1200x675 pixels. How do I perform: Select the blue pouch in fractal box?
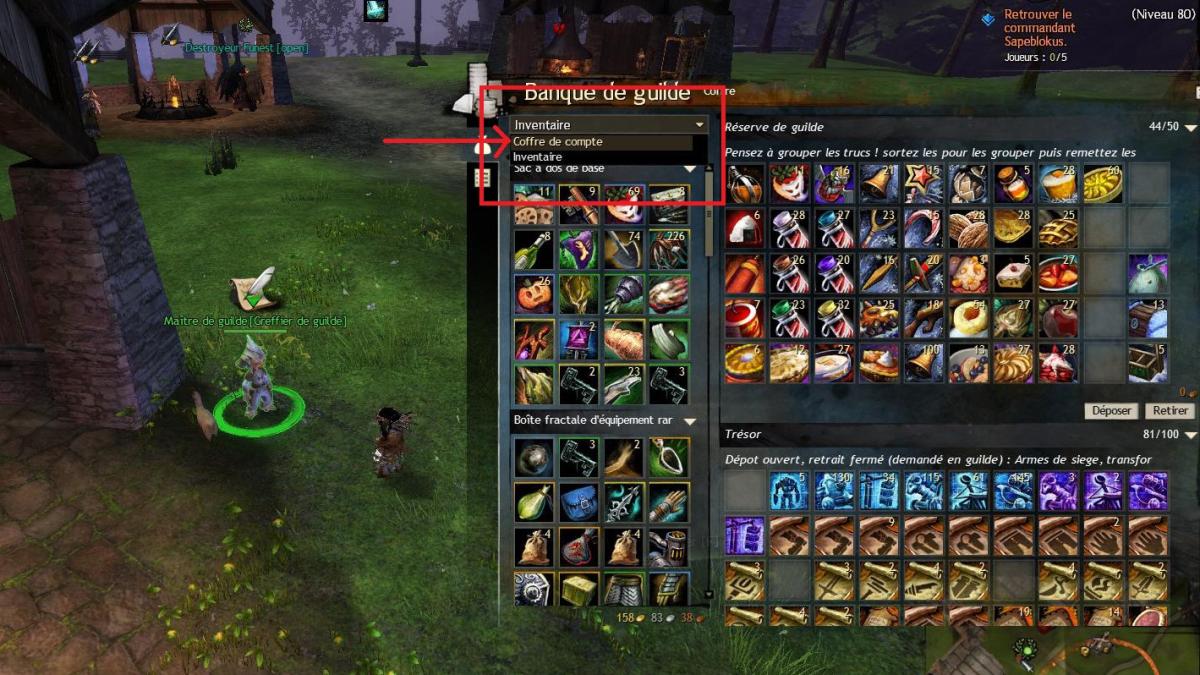pos(579,502)
